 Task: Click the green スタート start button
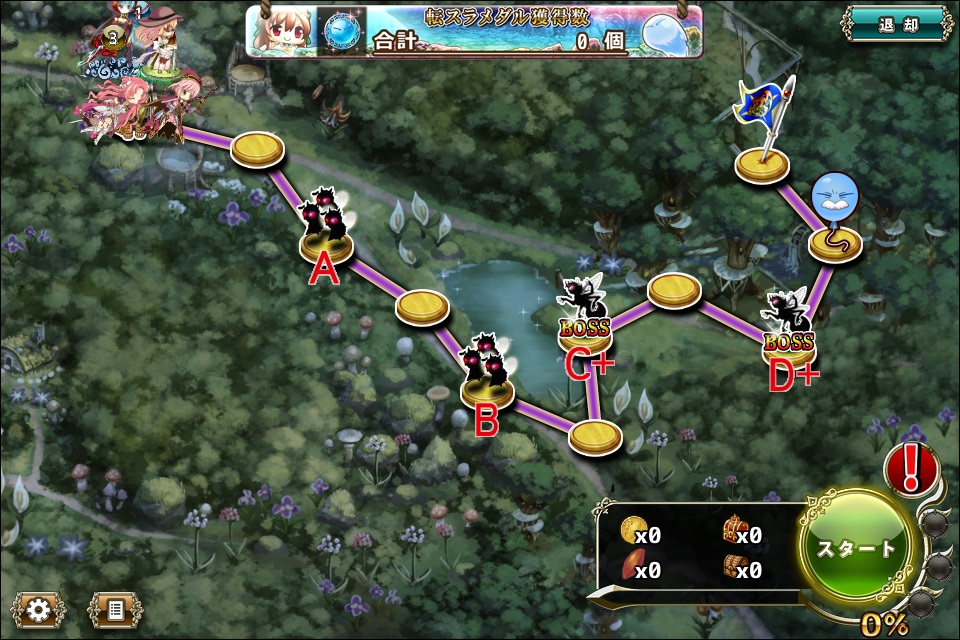coord(857,548)
